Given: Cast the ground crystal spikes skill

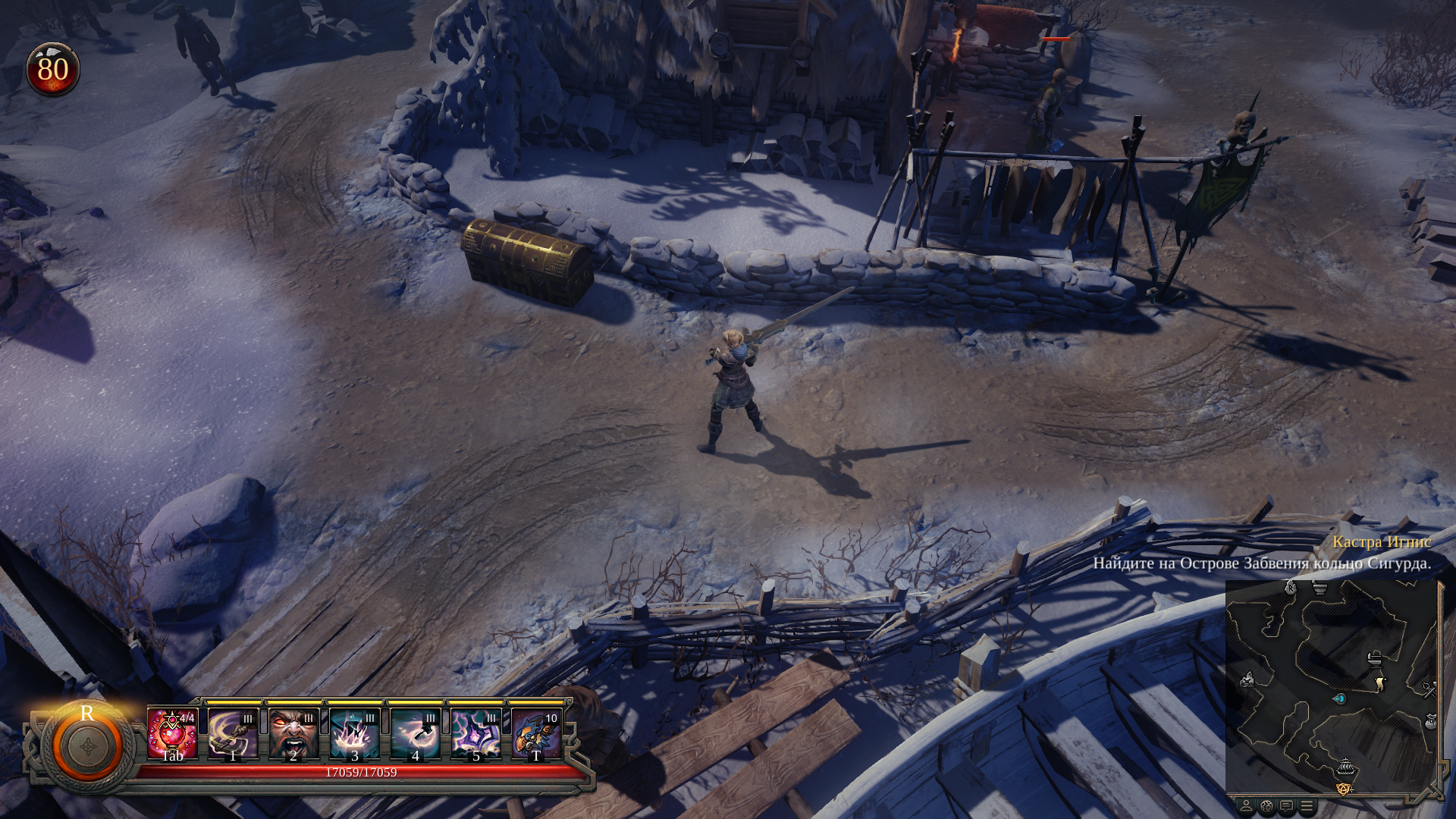Looking at the screenshot, I should tap(354, 733).
